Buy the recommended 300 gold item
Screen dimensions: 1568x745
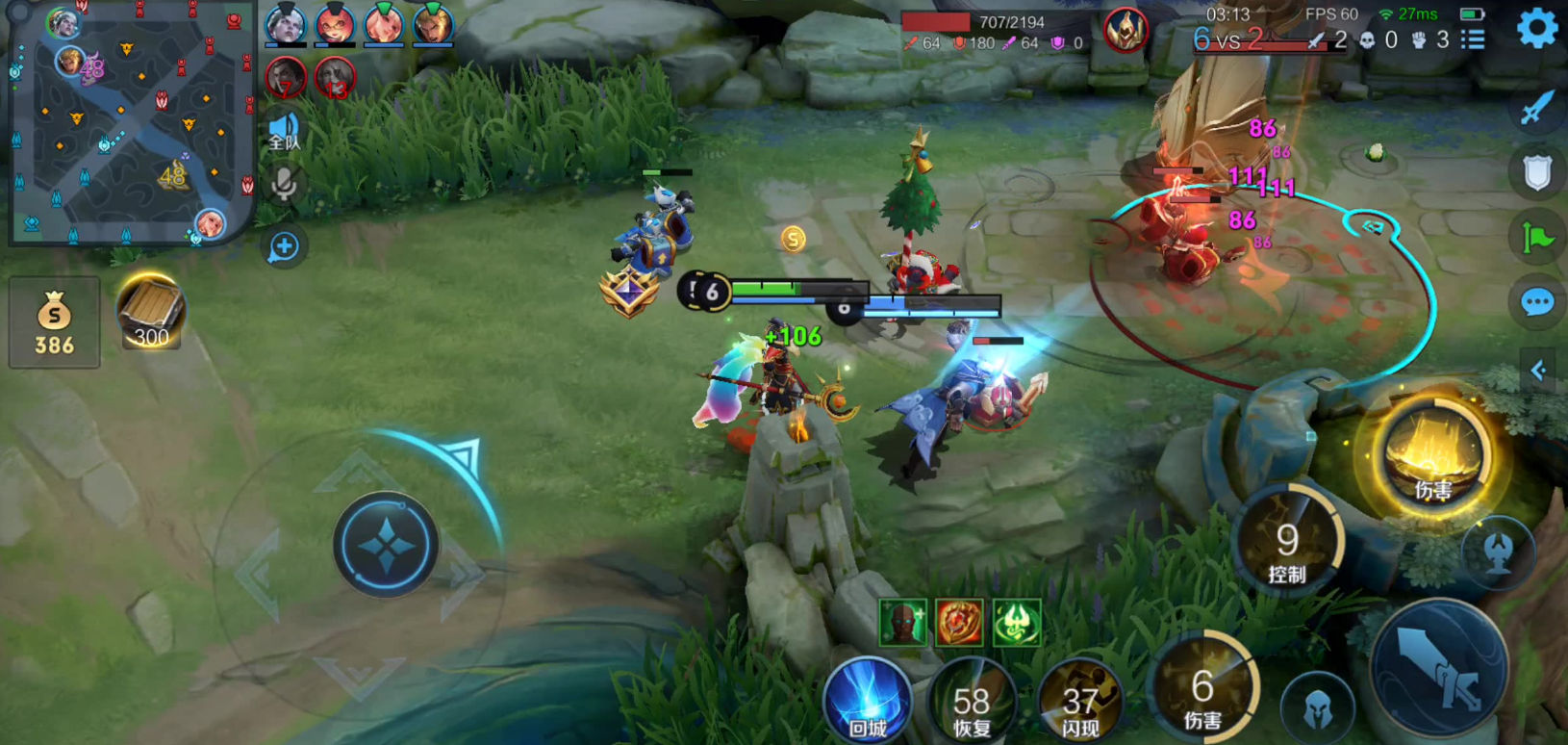click(150, 312)
